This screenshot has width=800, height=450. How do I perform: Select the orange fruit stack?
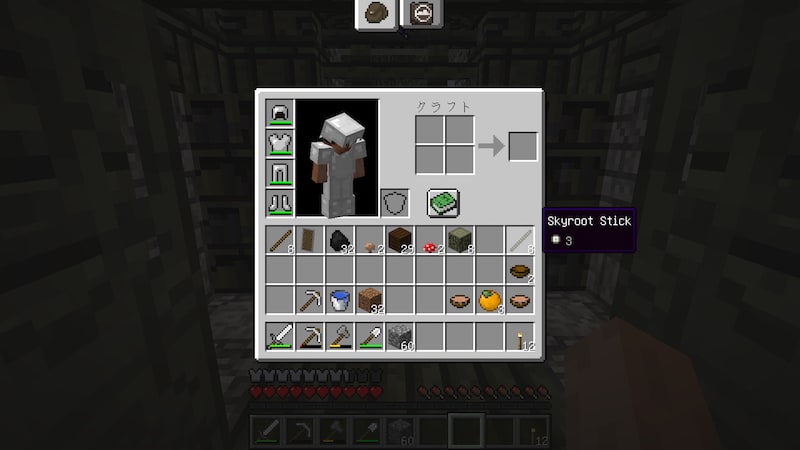tap(490, 299)
